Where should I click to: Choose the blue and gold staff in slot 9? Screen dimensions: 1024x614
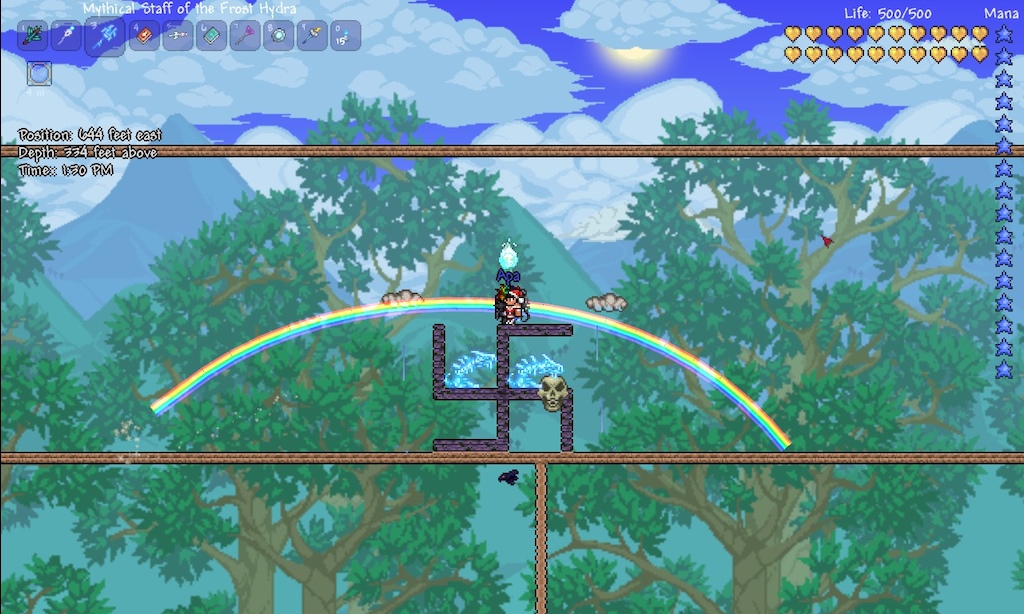tap(312, 36)
